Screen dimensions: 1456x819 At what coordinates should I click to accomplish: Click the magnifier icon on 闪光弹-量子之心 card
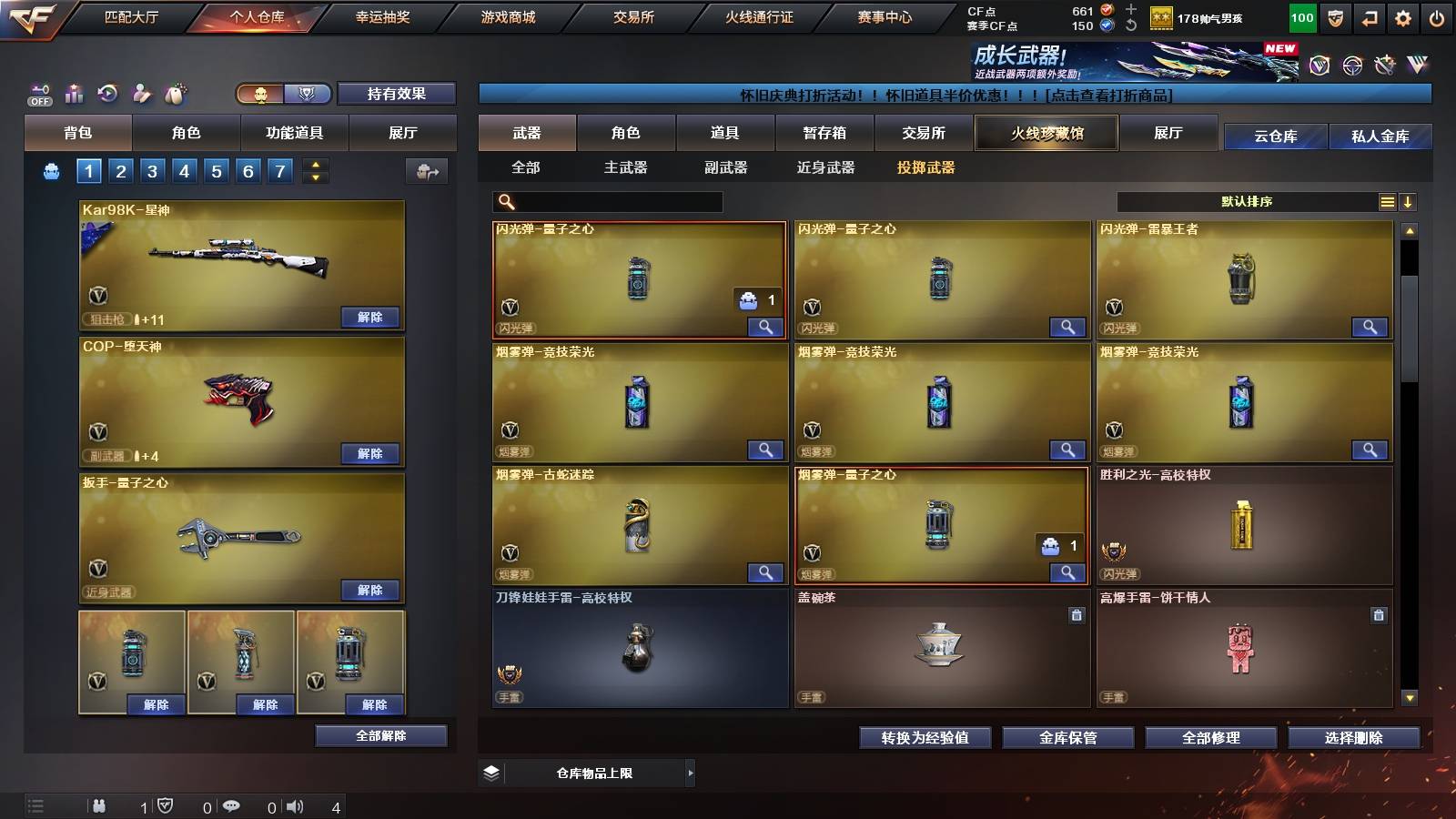(x=767, y=326)
